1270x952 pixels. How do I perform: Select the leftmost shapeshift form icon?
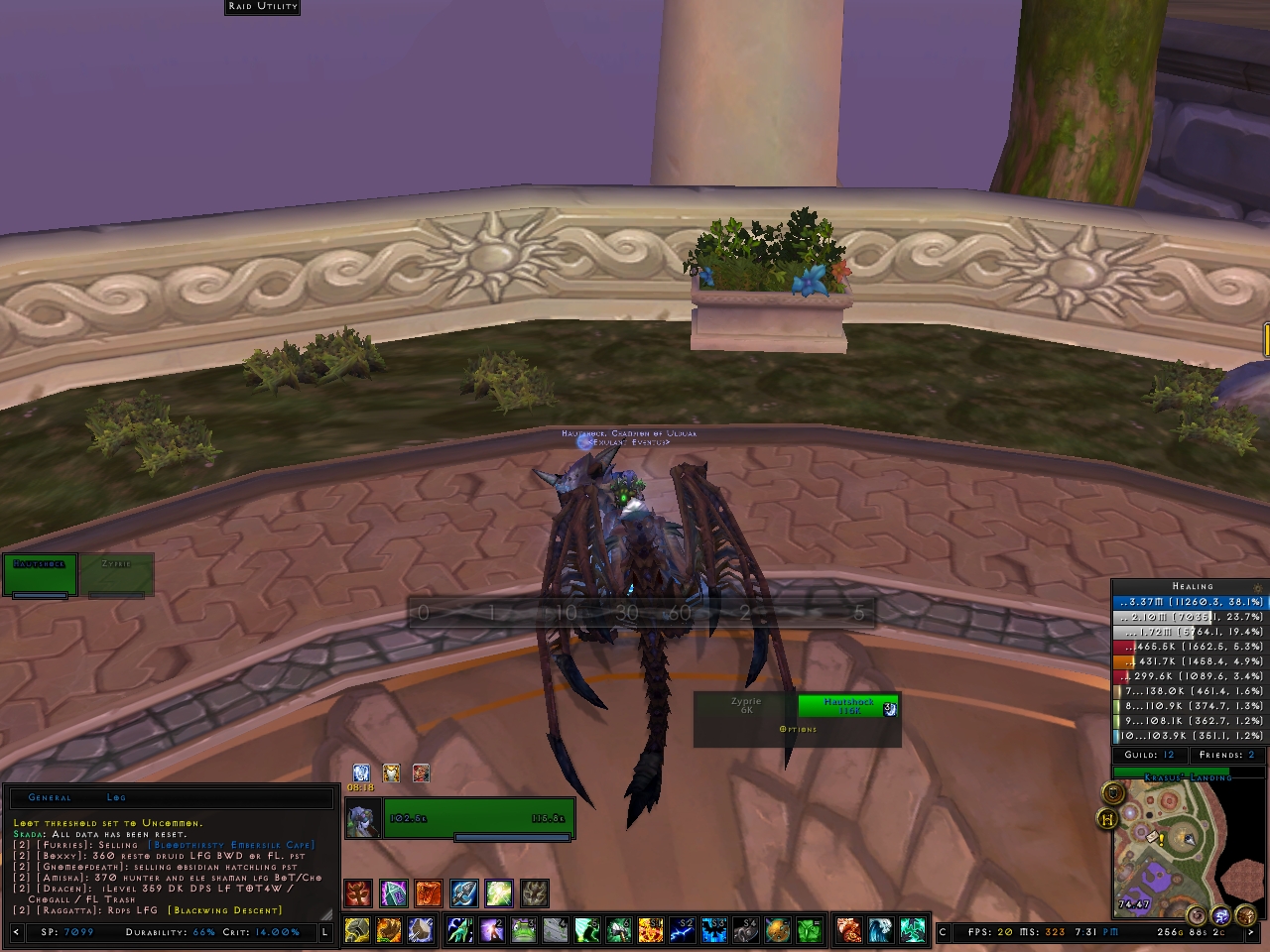click(x=357, y=892)
